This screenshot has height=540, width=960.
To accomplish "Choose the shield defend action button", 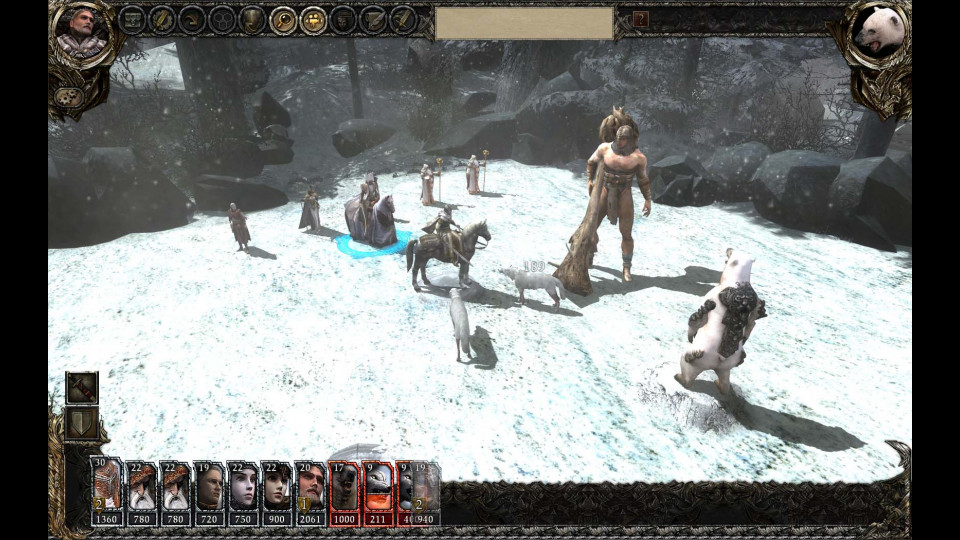I will coord(82,422).
